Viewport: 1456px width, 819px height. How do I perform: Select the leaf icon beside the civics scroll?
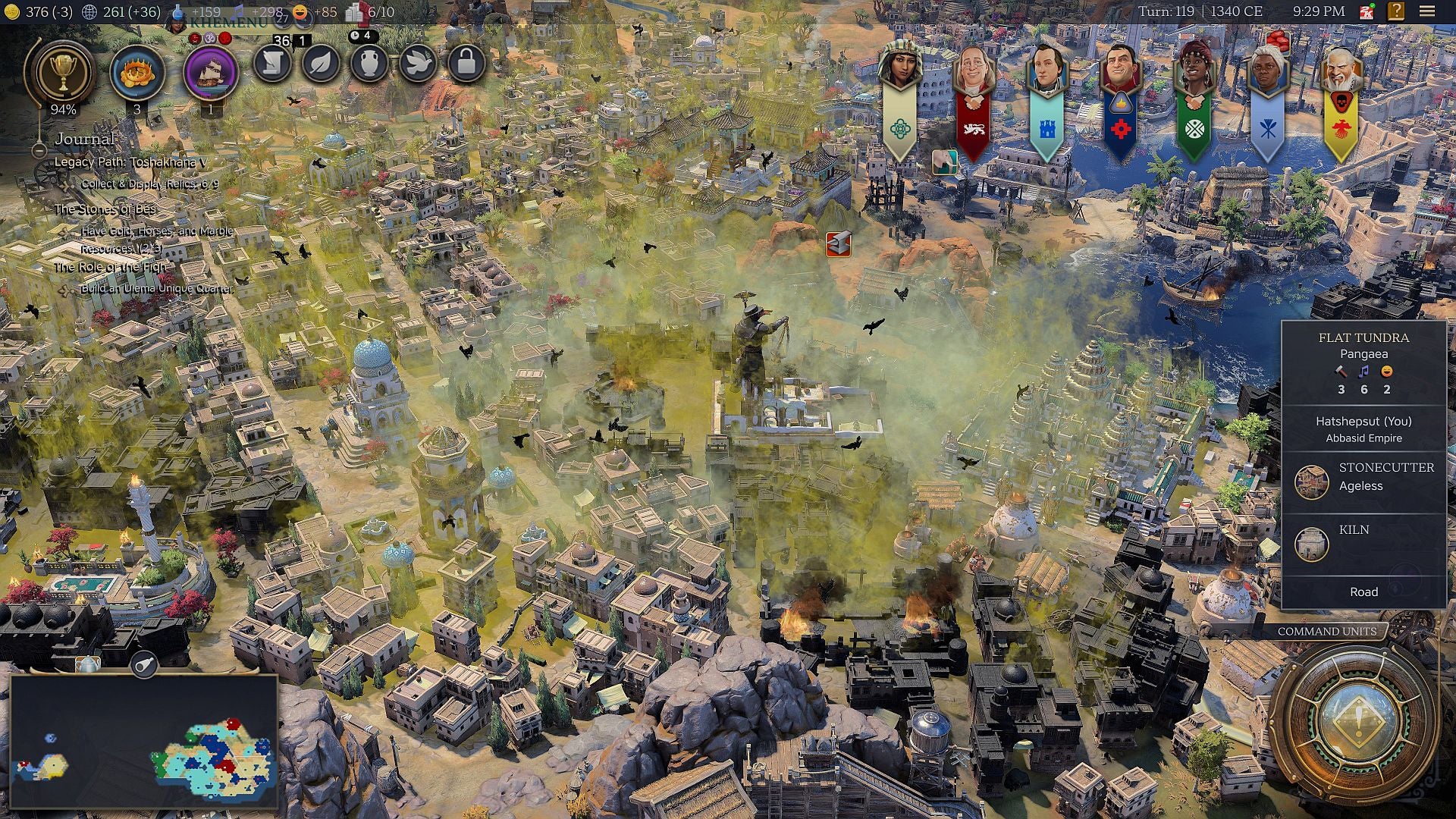coord(320,64)
